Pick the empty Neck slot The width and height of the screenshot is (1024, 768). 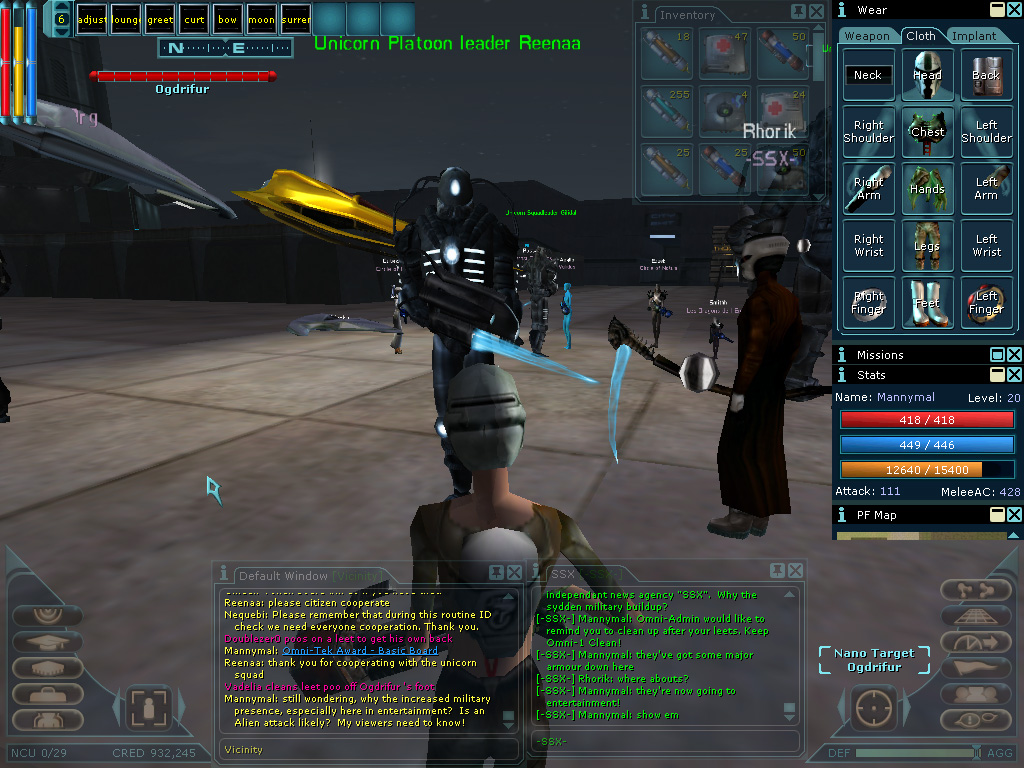coord(868,75)
